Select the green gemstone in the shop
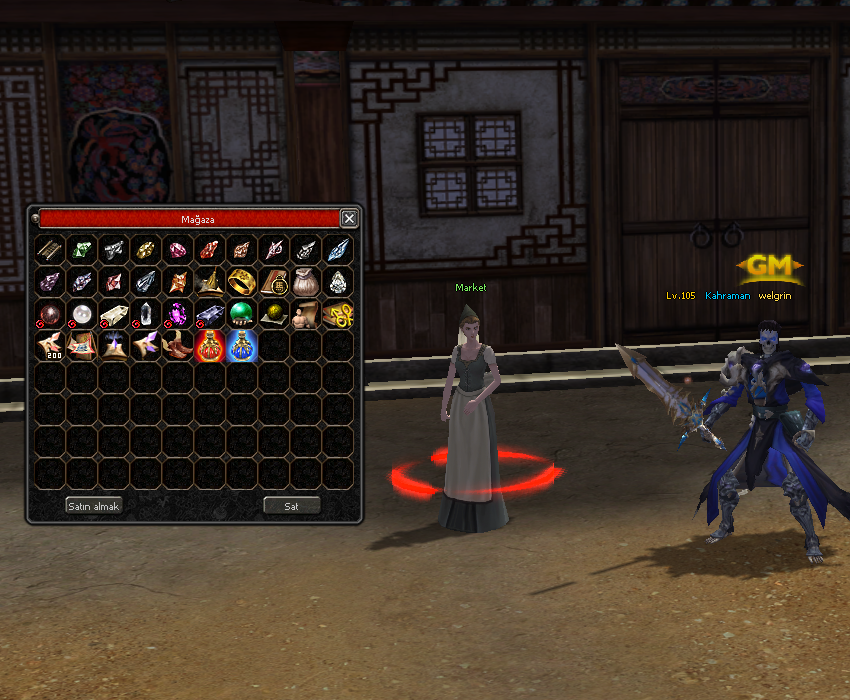This screenshot has width=850, height=700. tap(82, 250)
